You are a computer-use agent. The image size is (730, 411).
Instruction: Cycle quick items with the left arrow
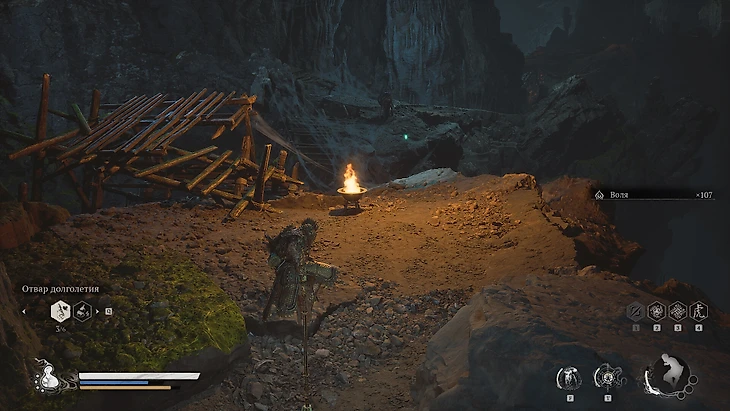(x=23, y=311)
